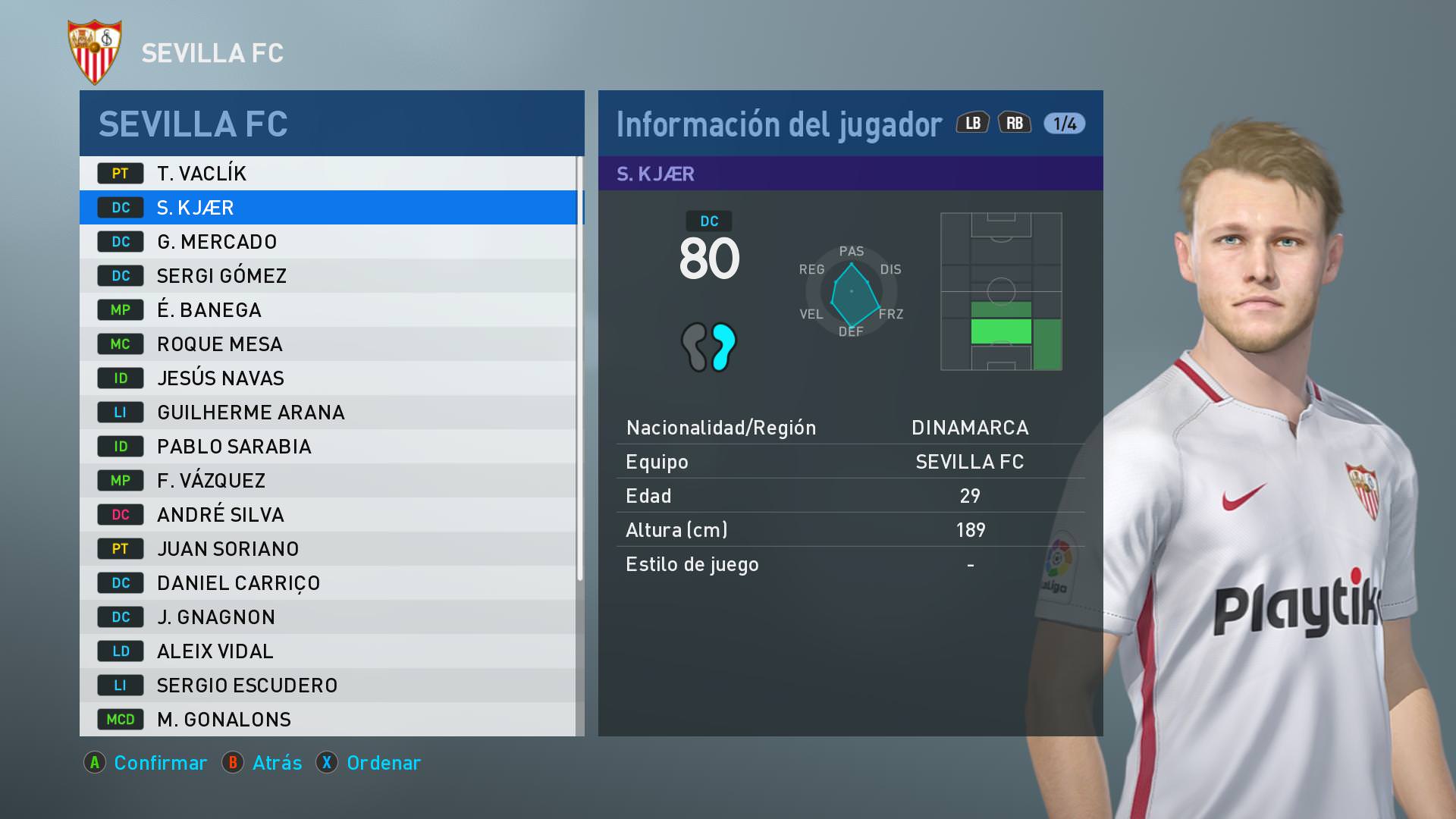
Task: Pick Aleix Vidal from the list
Action: click(328, 651)
